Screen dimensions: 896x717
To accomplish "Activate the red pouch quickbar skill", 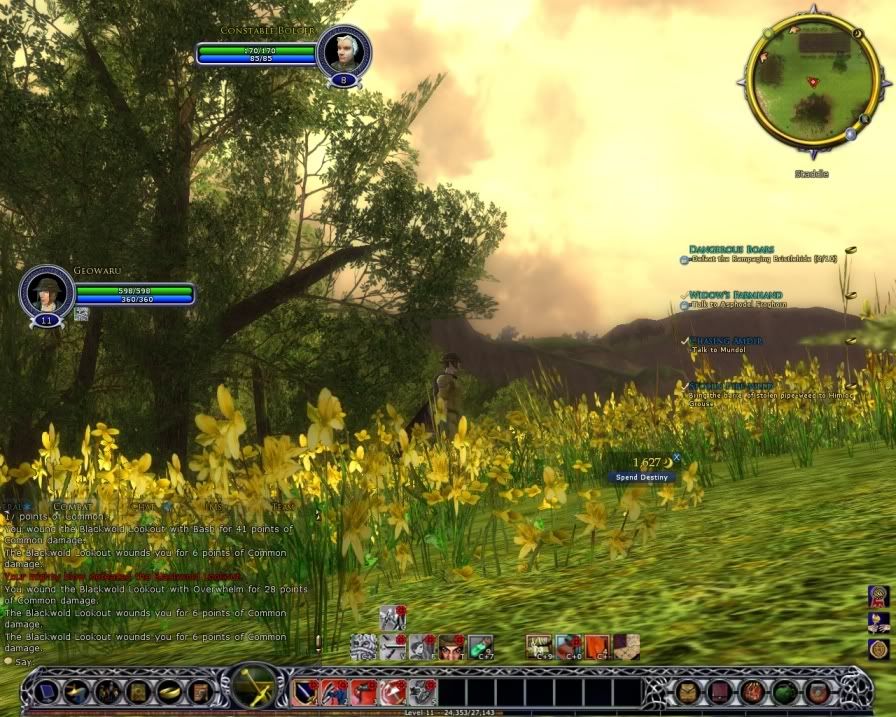I will (364, 691).
